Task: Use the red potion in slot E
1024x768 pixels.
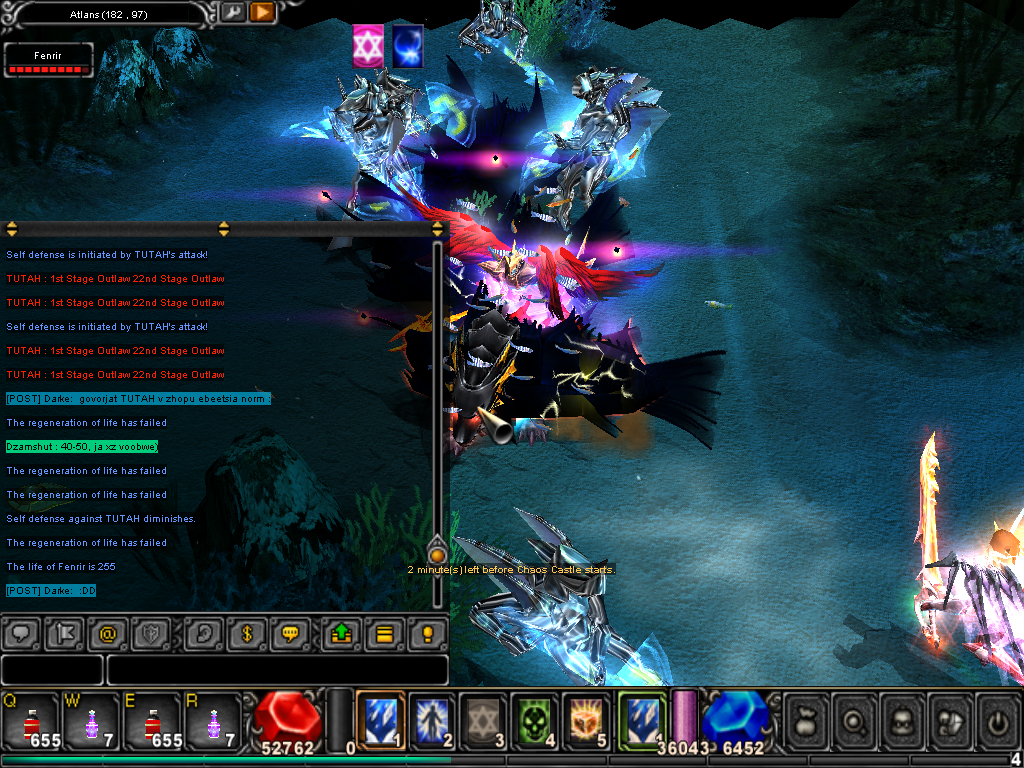Action: 151,718
